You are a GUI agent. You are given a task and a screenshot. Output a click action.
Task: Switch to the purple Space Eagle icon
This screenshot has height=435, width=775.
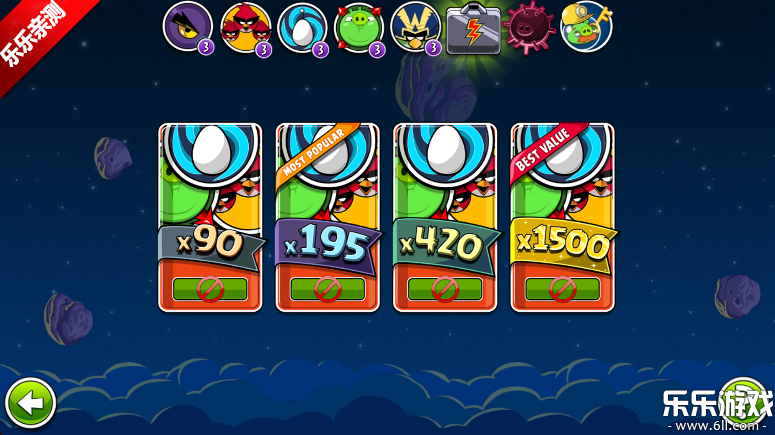(187, 27)
